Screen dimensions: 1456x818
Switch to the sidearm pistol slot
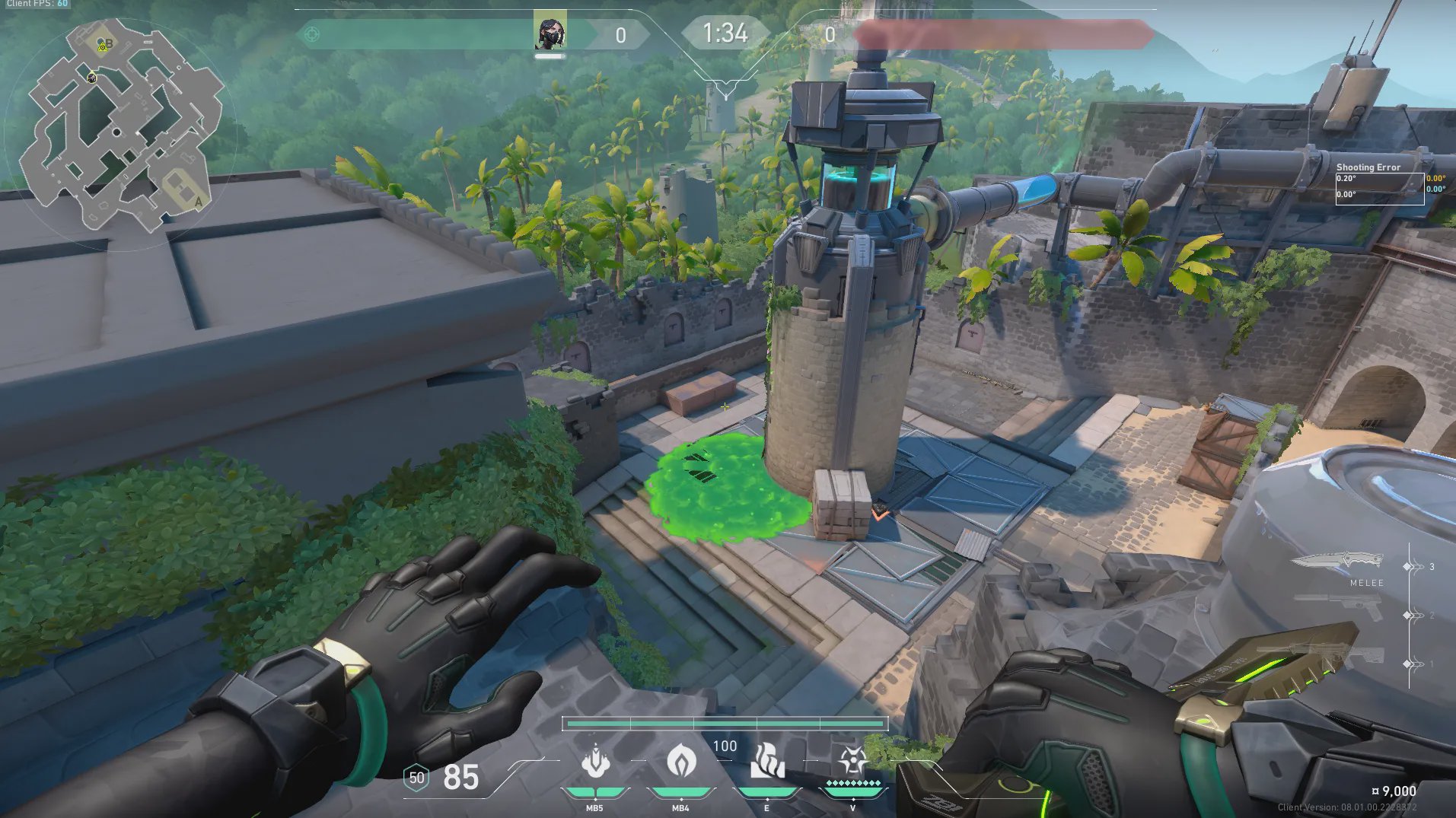tap(1340, 607)
